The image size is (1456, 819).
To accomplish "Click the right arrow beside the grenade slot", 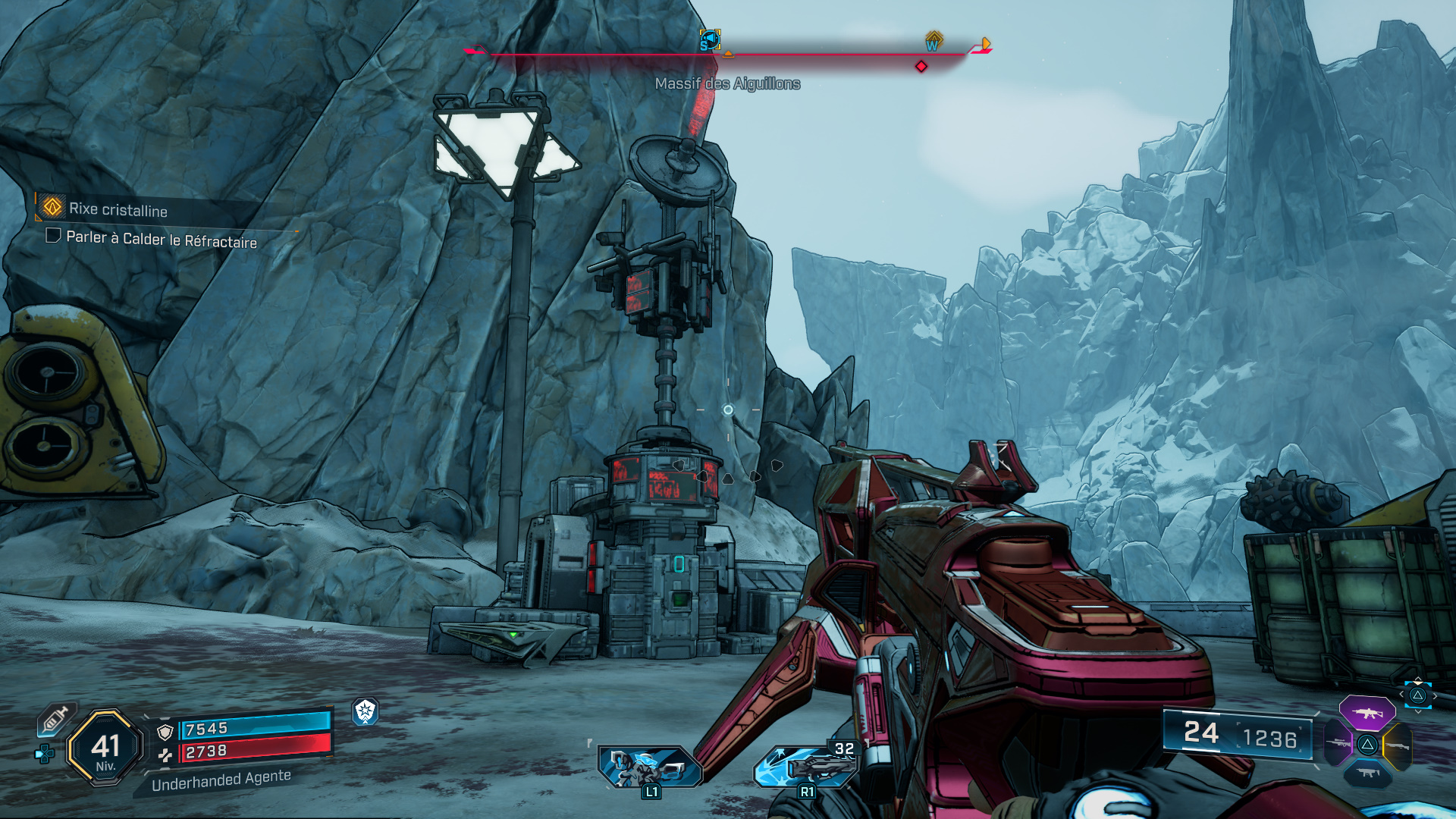I will tap(1435, 695).
